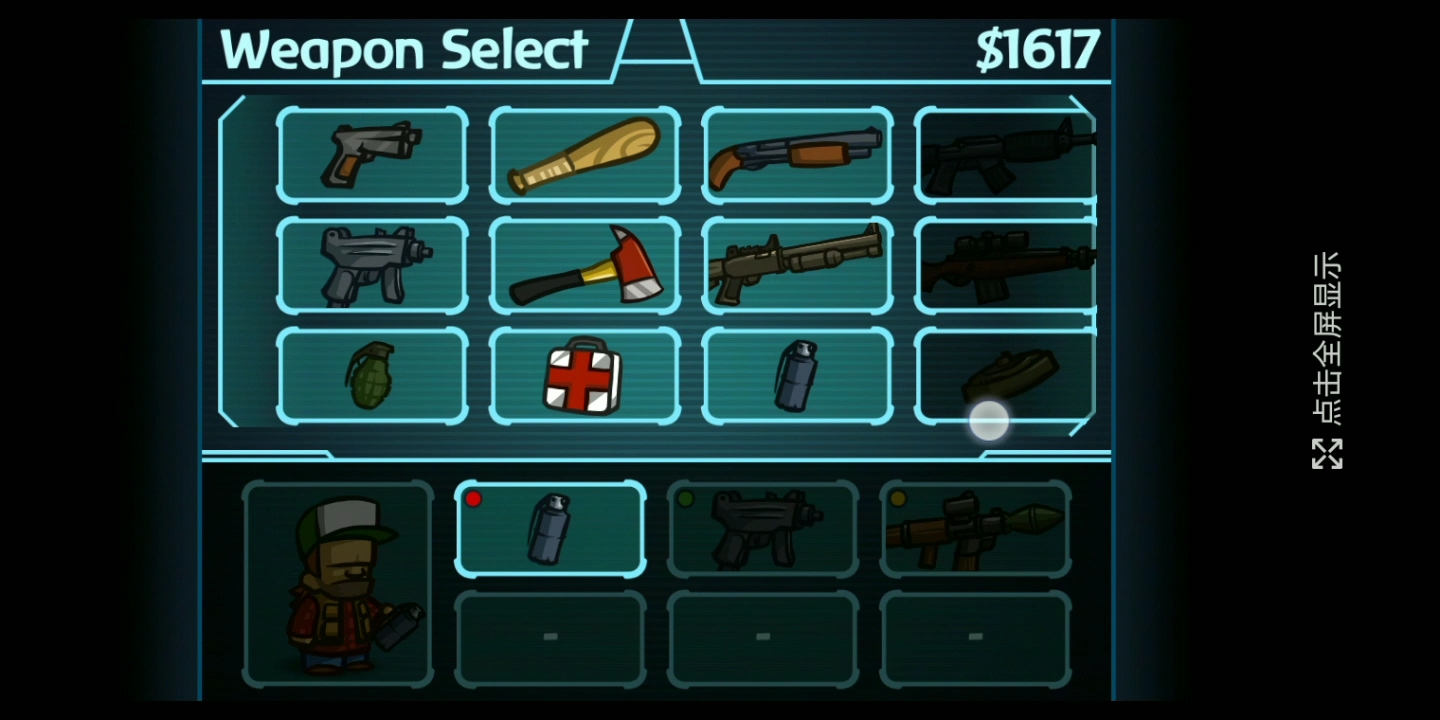Choose the wooden baseball bat
Screen dimensions: 1440x720
click(x=585, y=155)
